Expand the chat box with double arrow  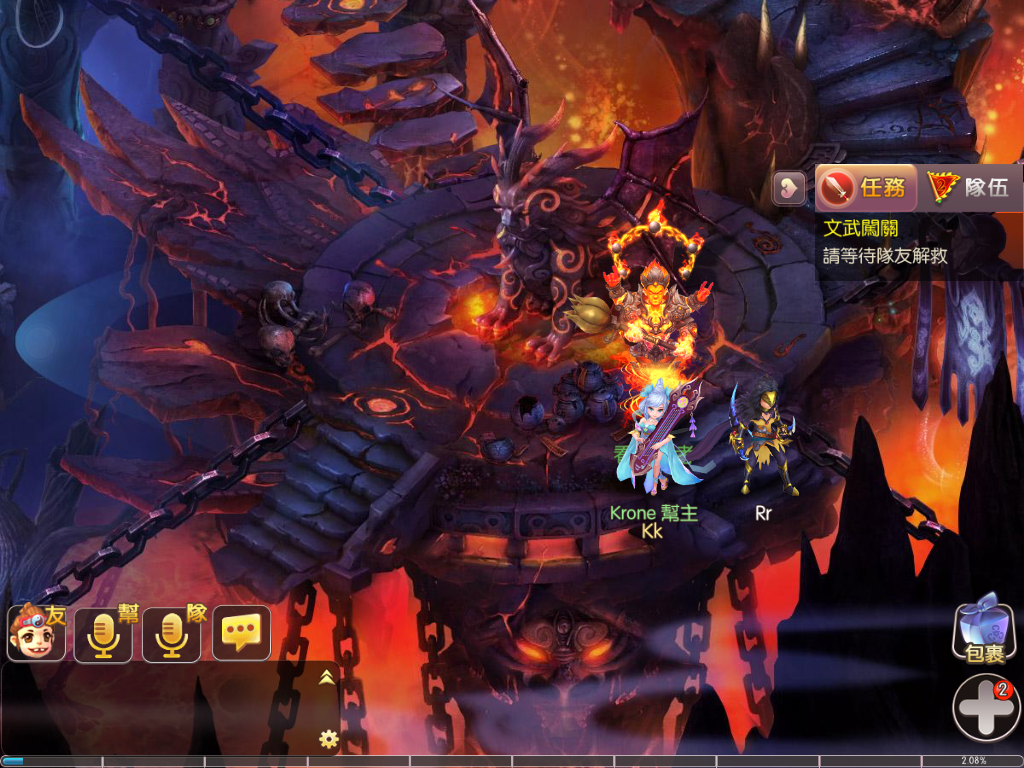coord(326,677)
